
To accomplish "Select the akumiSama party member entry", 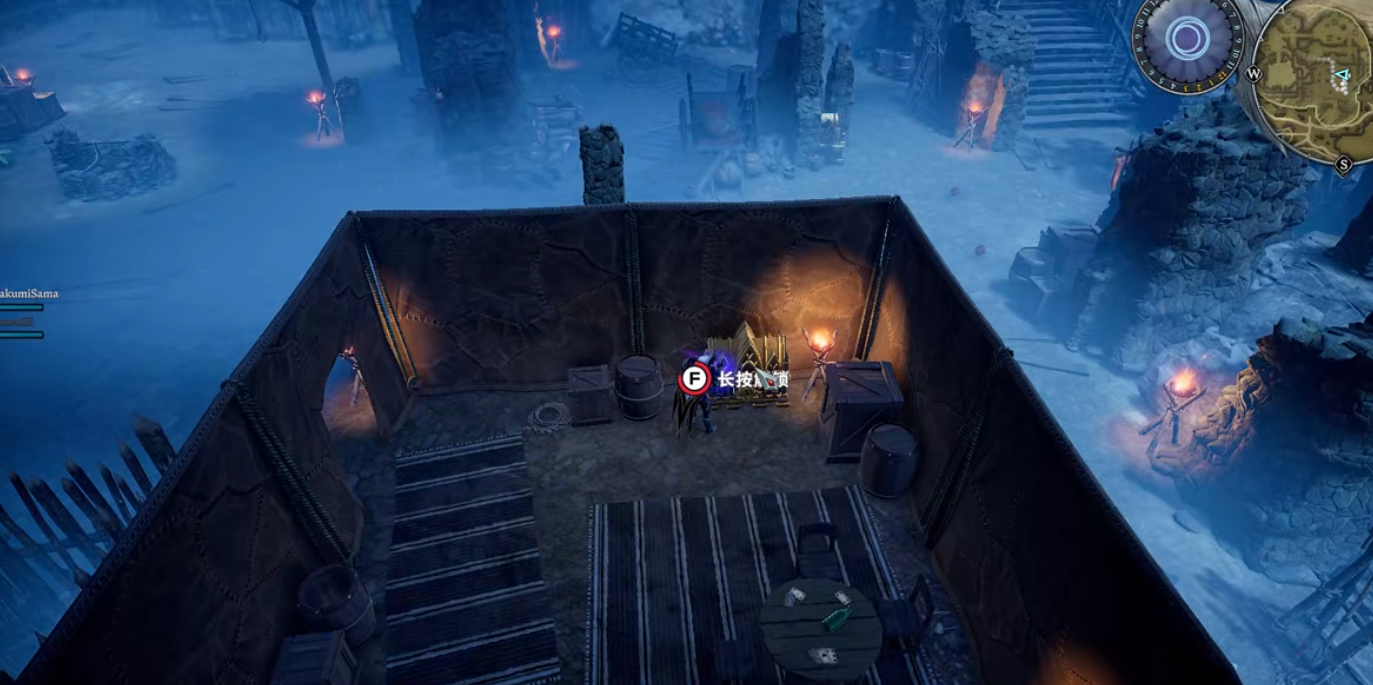I will 30,295.
